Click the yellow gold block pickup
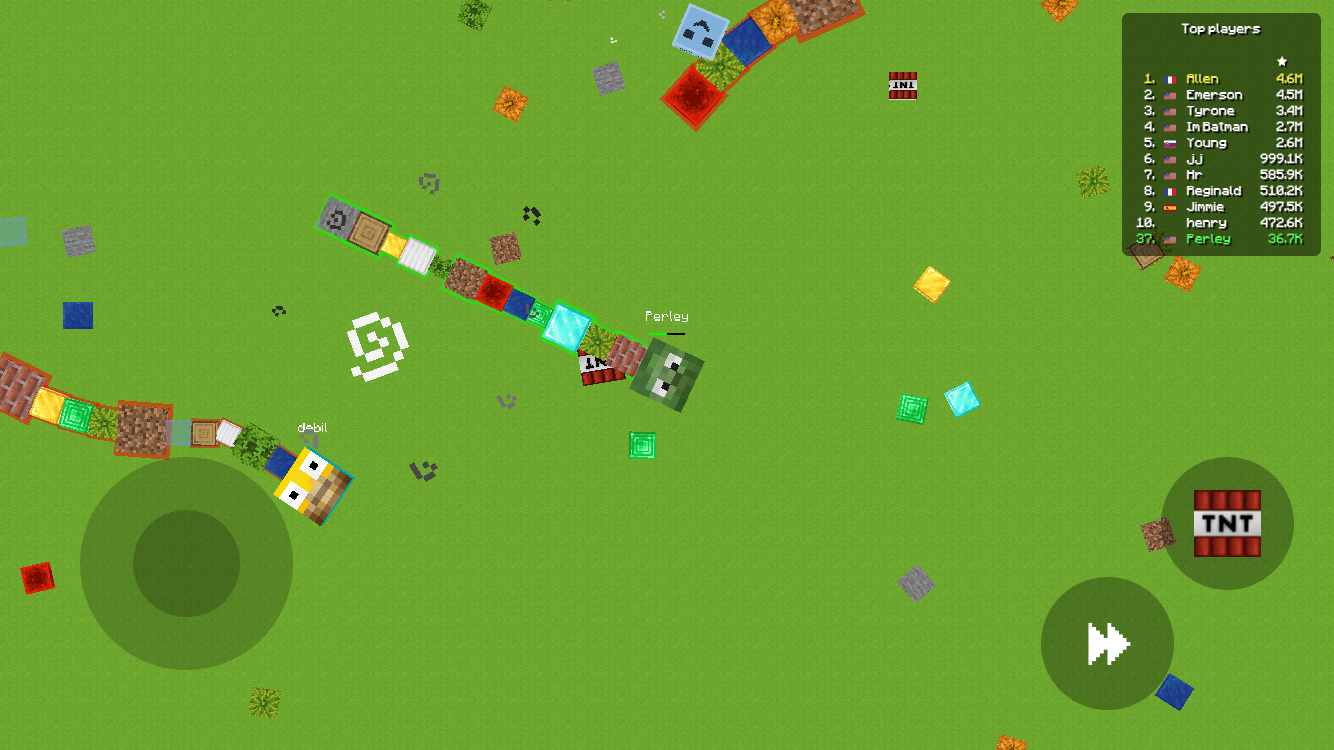Screen dimensions: 1334x750 pyautogui.click(x=930, y=285)
